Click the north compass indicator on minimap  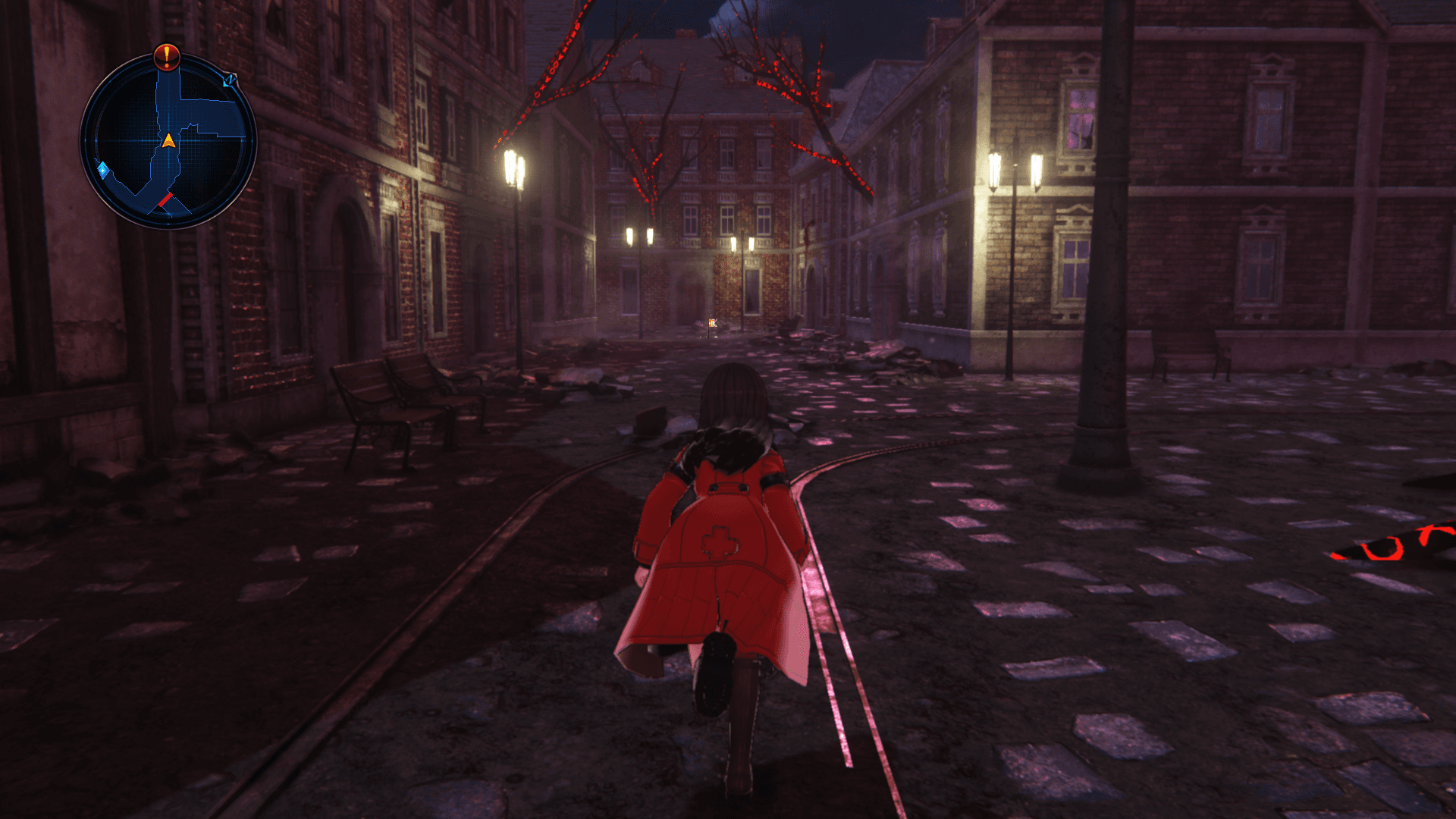coord(229,79)
